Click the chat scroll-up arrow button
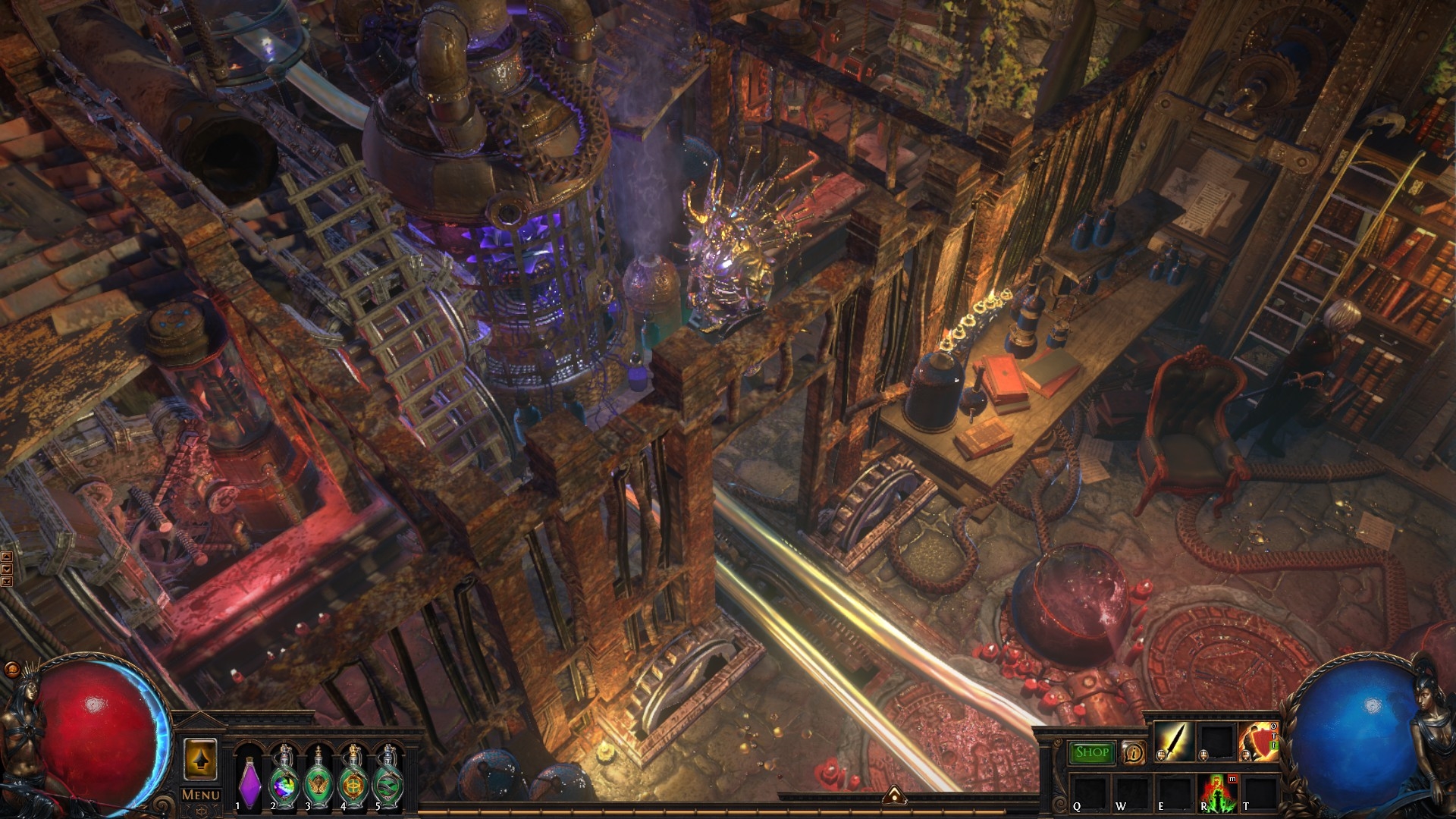 [7, 557]
